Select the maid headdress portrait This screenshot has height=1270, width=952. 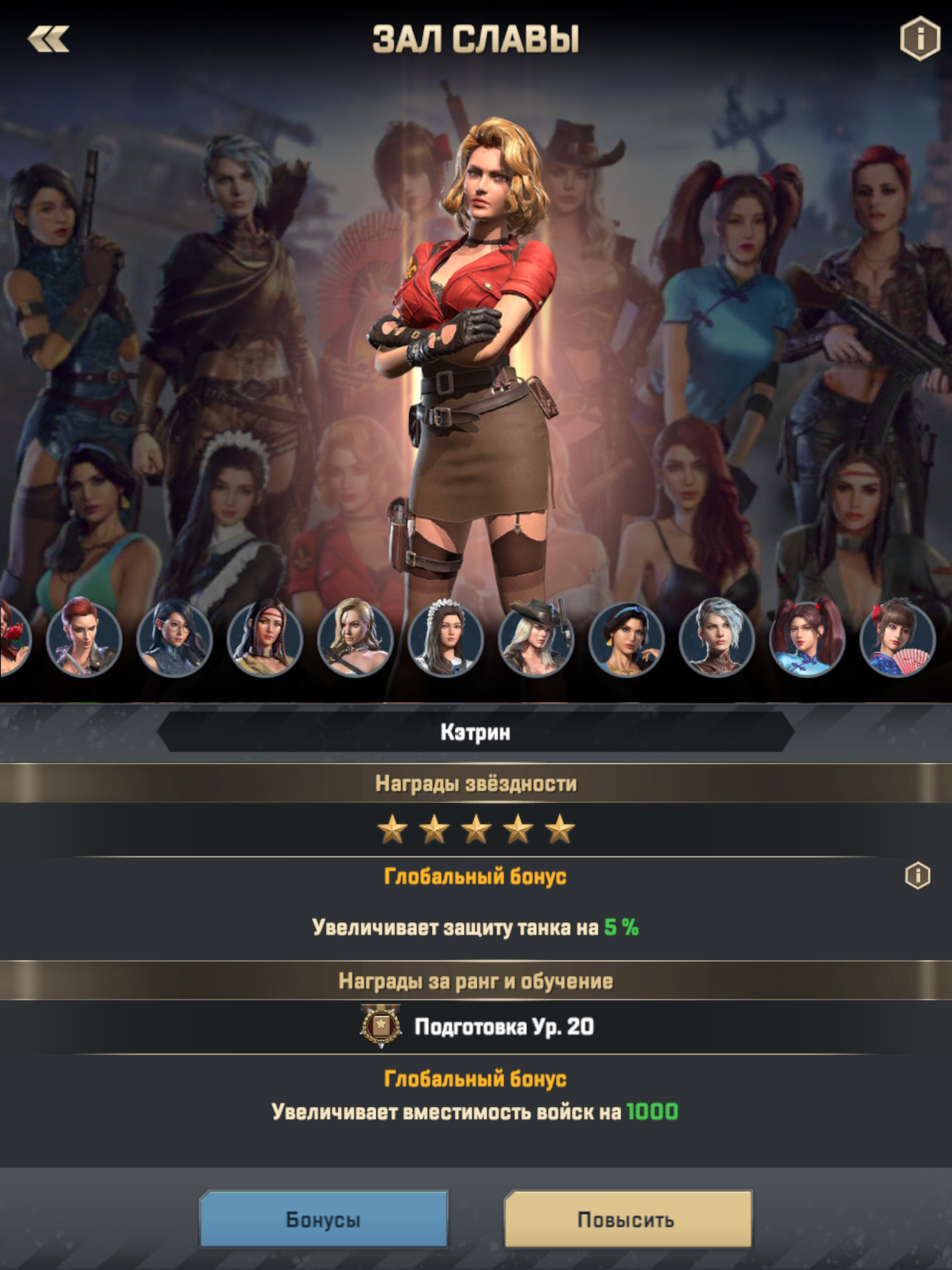[446, 637]
